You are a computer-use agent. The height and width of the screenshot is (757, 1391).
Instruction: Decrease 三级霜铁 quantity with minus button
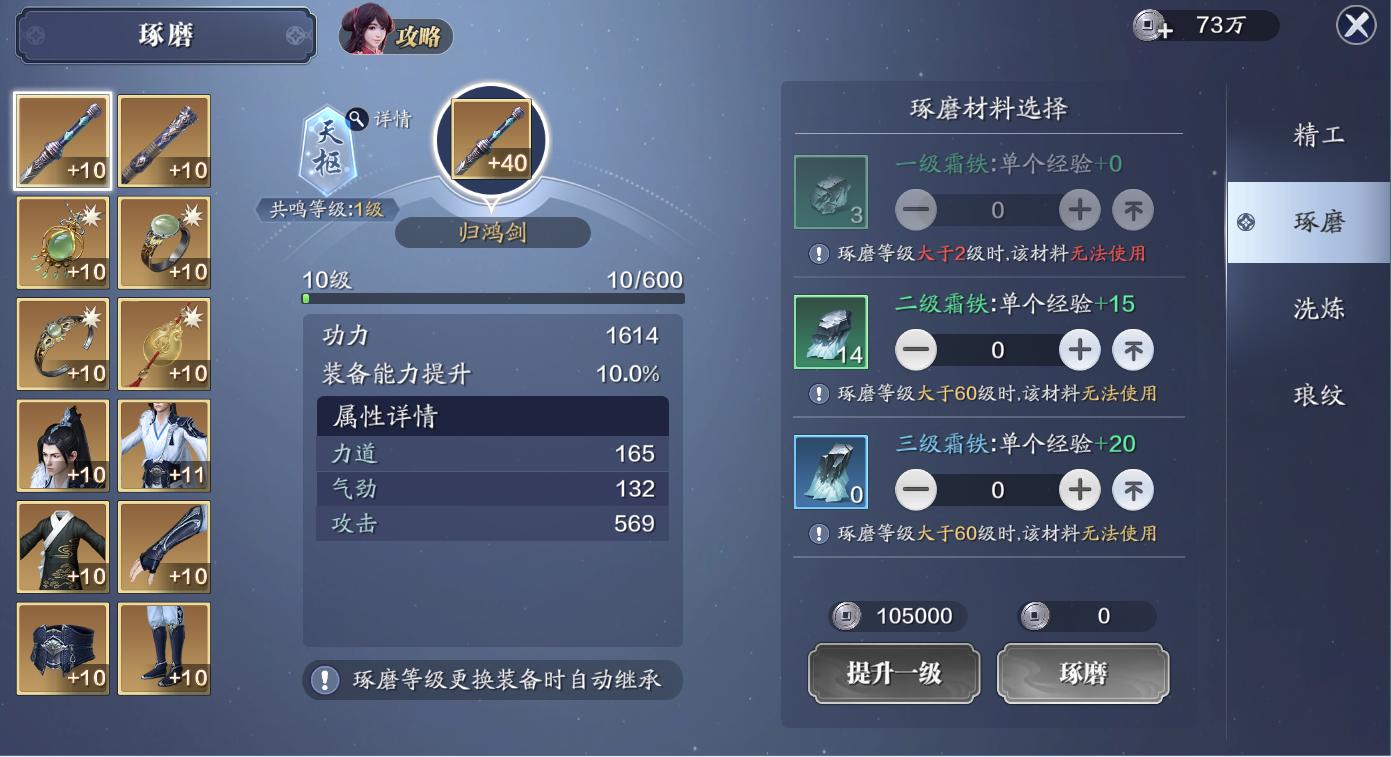(915, 490)
